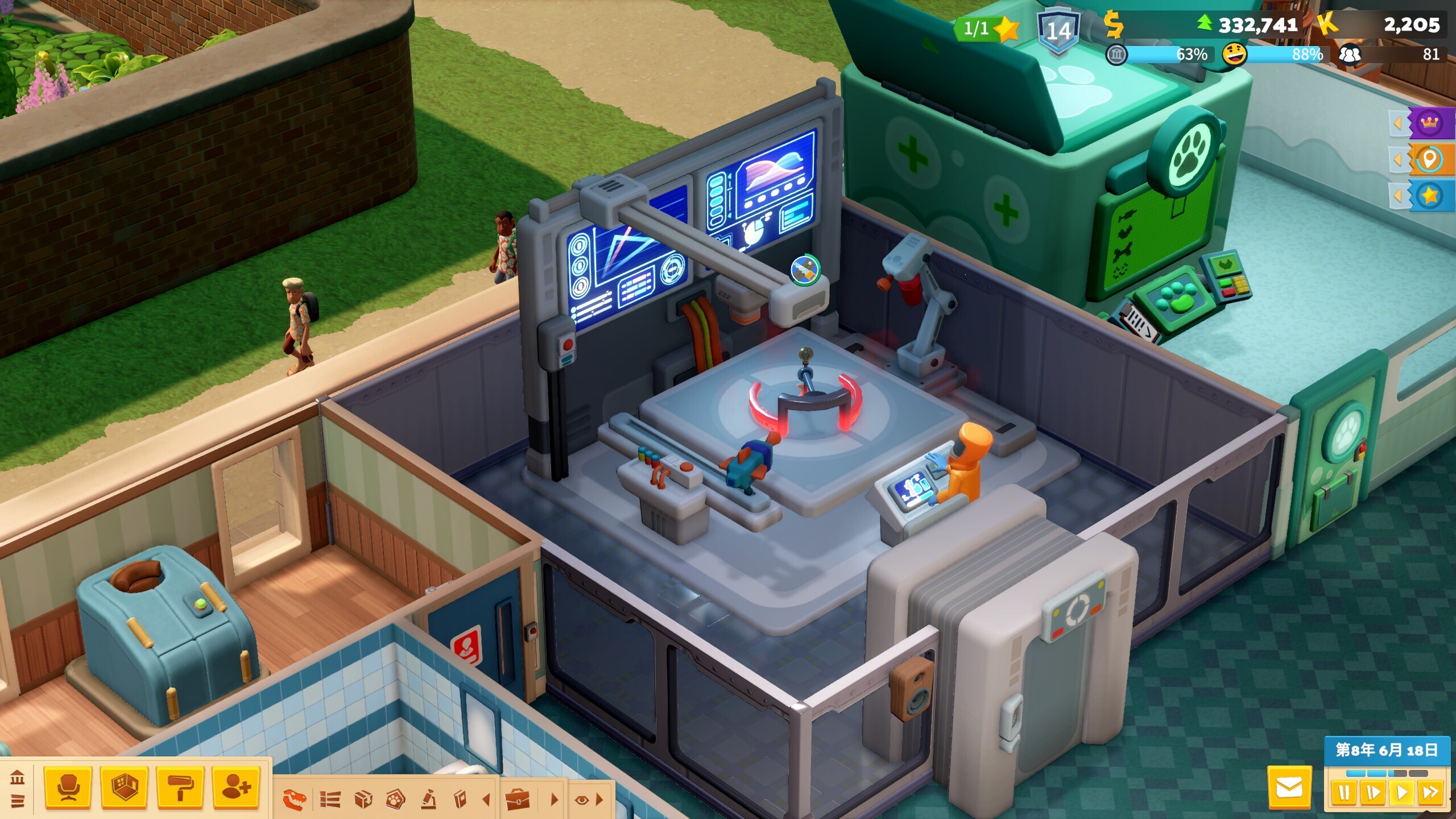This screenshot has width=1456, height=819.
Task: Set game speed to slow play
Action: click(x=1373, y=793)
